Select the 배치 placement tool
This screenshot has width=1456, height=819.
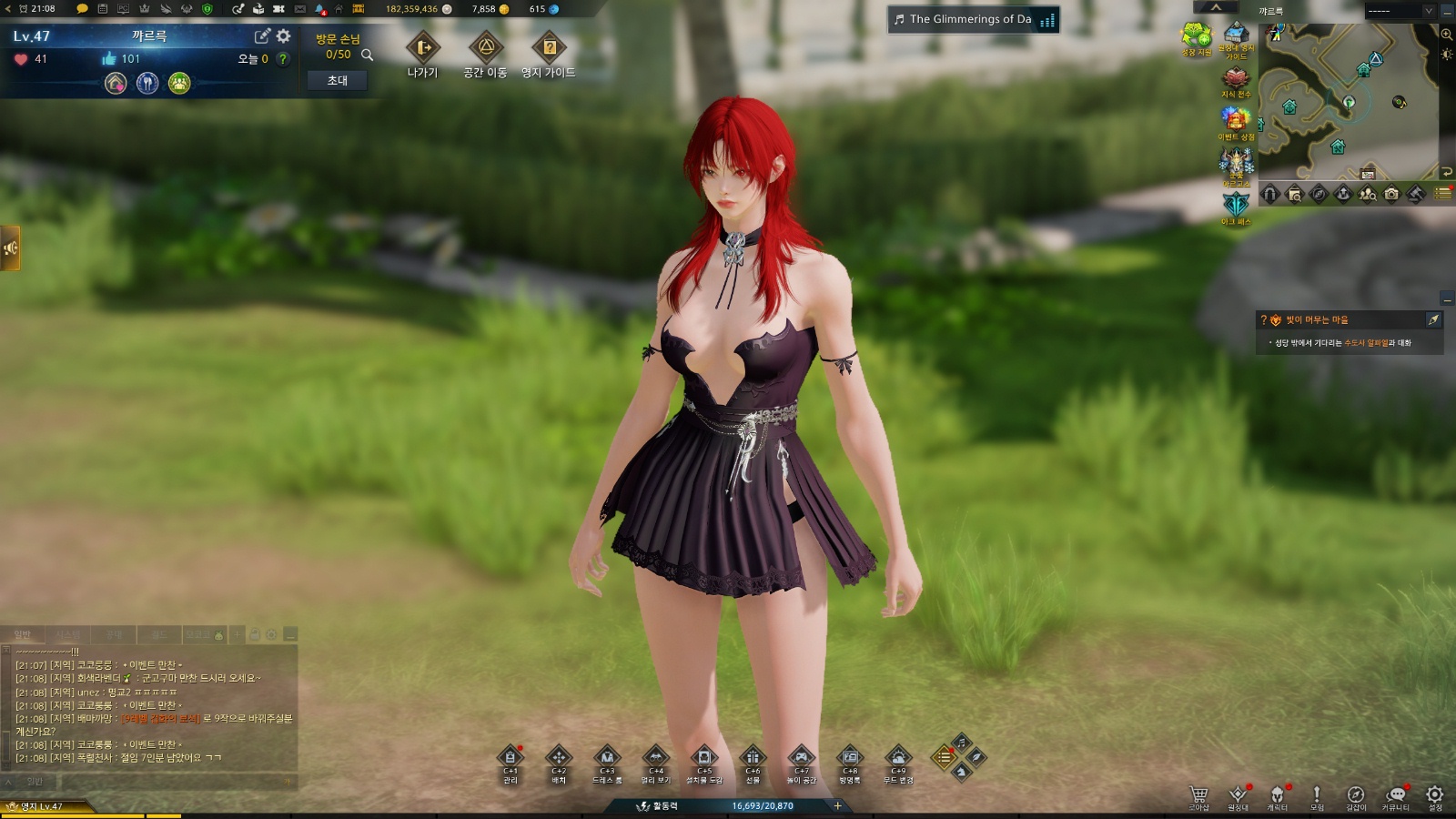coord(559,758)
